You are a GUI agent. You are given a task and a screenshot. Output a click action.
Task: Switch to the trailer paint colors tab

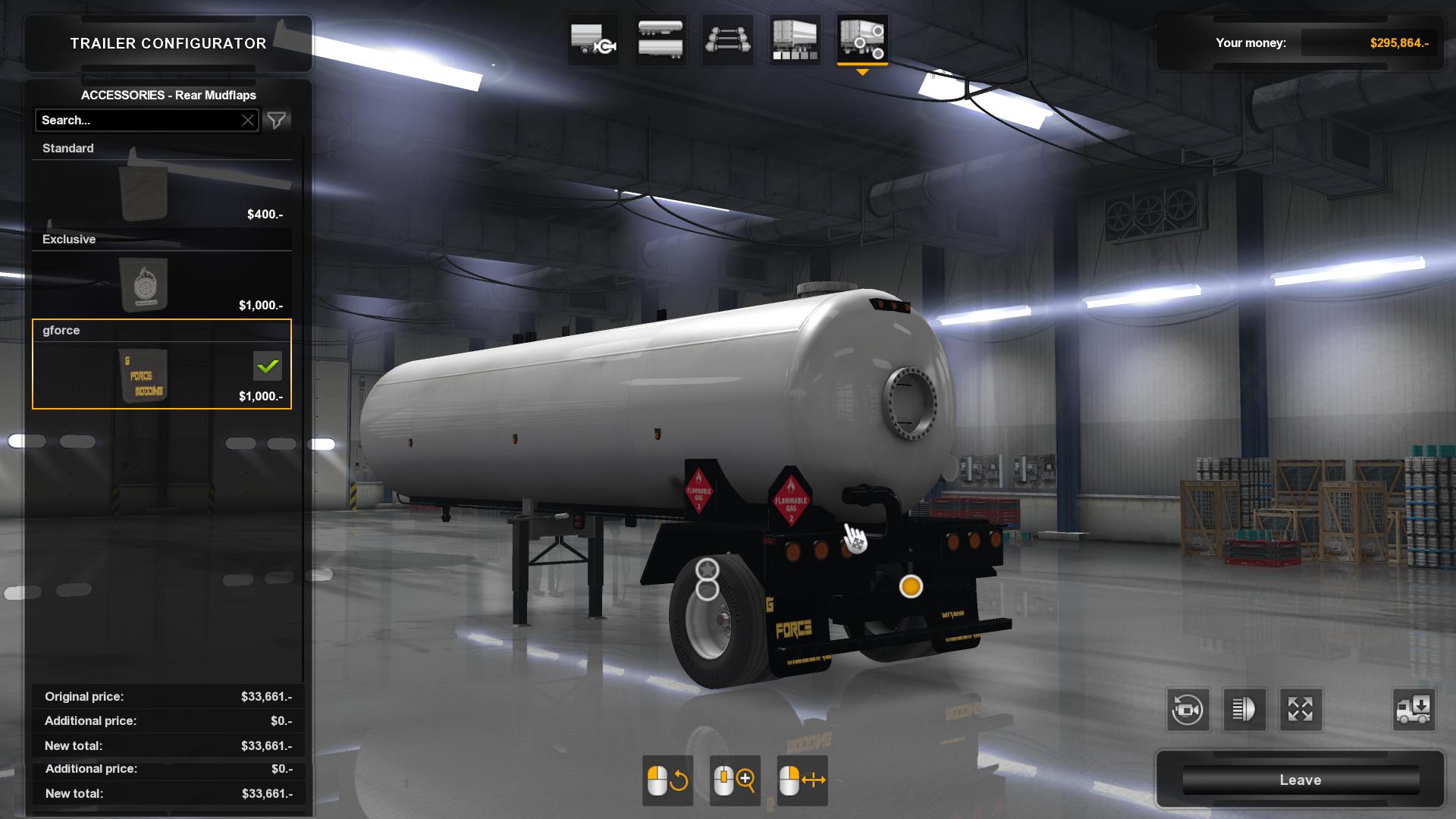794,39
